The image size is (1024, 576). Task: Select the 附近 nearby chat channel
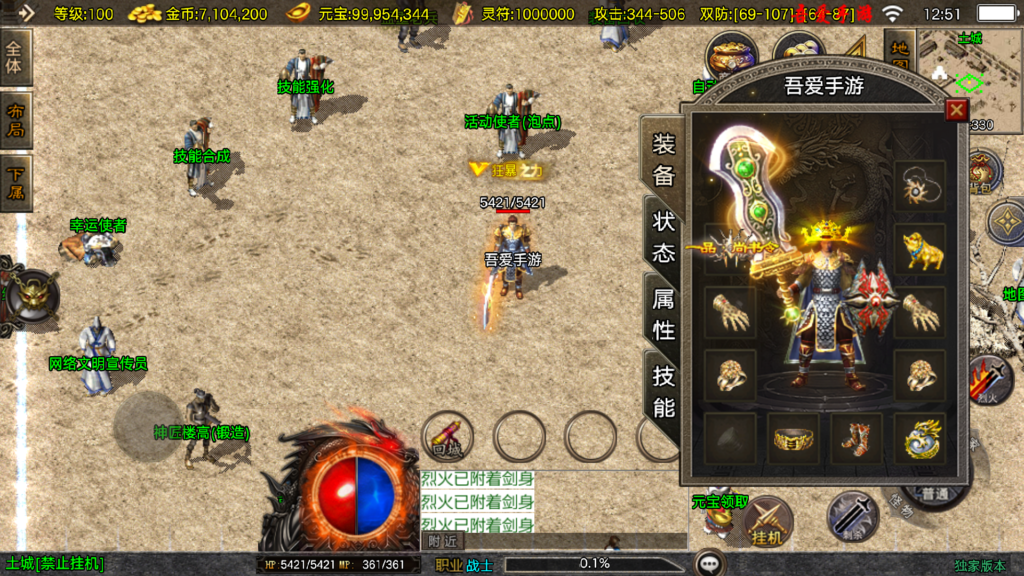click(x=441, y=541)
